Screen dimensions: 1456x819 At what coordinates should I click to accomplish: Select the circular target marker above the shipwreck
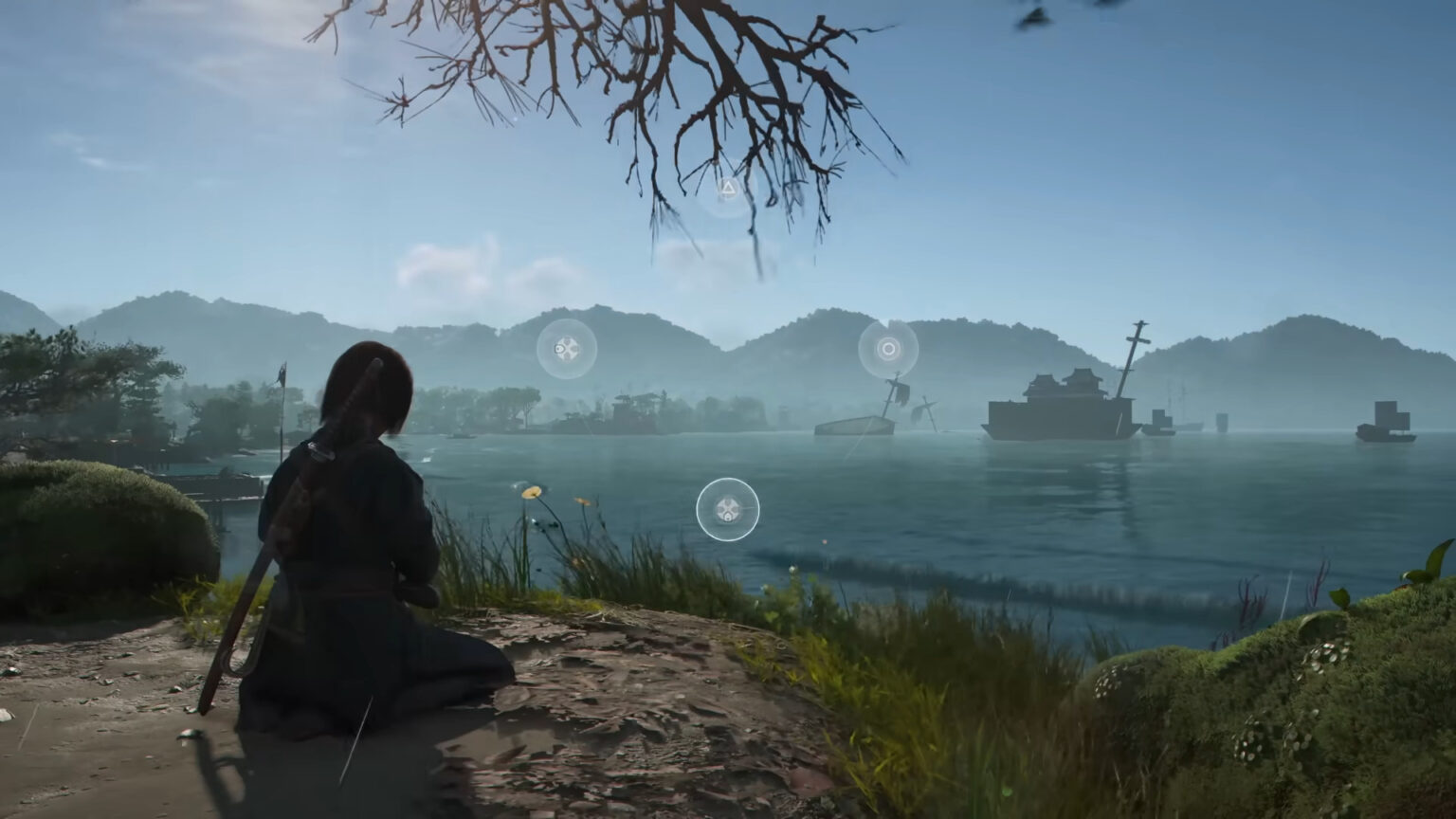[x=887, y=349]
